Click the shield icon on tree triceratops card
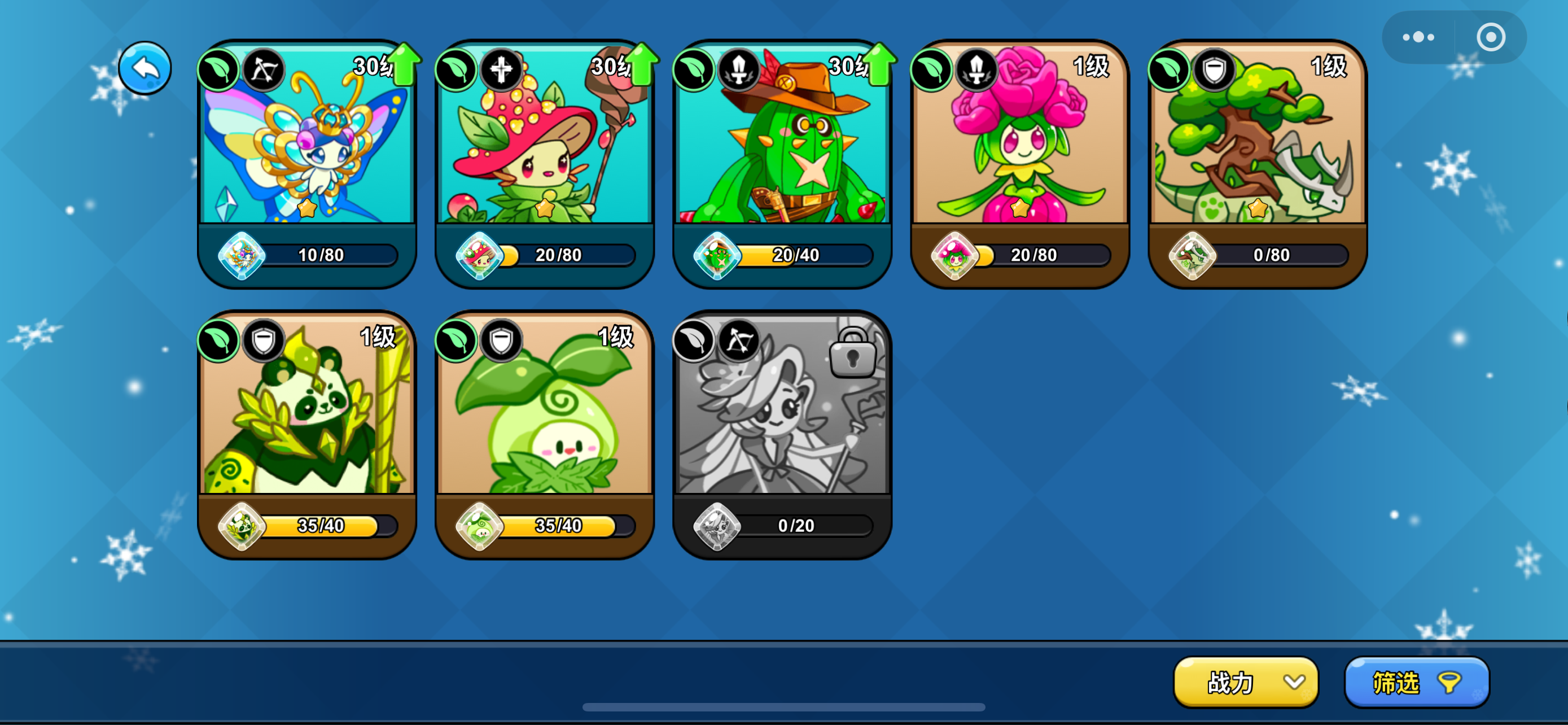 [1216, 70]
